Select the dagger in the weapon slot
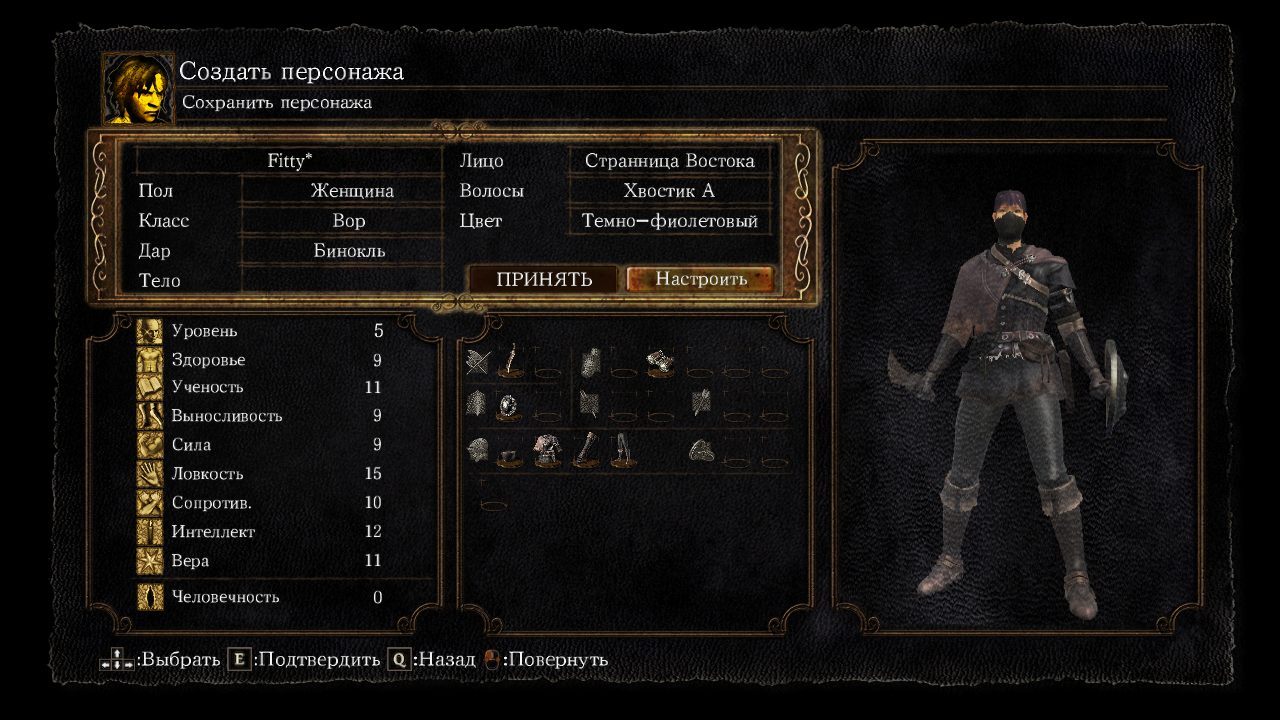This screenshot has height=720, width=1280. (x=509, y=361)
